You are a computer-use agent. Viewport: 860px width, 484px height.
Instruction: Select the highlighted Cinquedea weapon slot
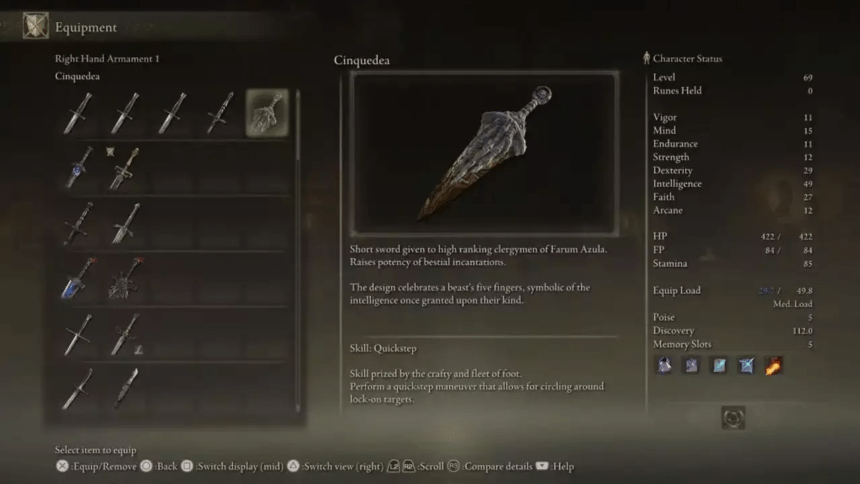click(x=267, y=113)
